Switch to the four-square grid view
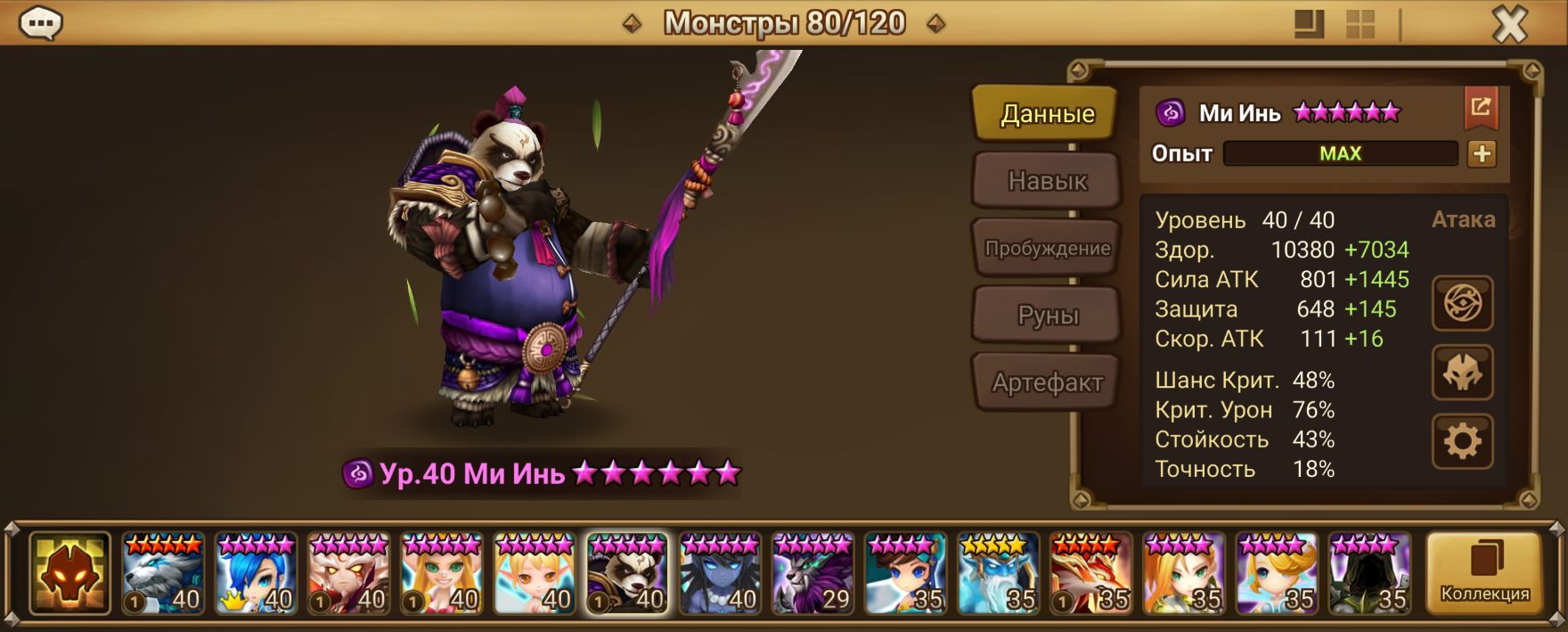 click(x=1360, y=25)
